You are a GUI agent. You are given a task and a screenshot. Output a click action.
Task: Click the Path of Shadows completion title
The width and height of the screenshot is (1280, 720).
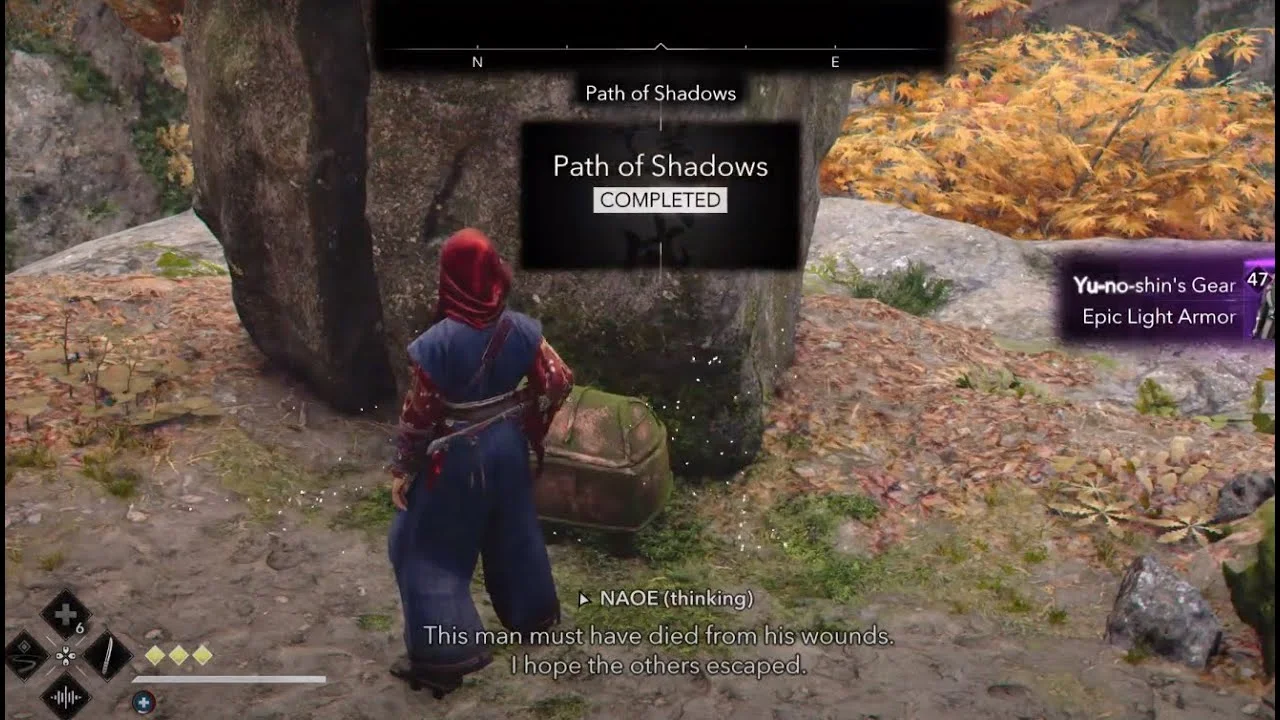[659, 166]
